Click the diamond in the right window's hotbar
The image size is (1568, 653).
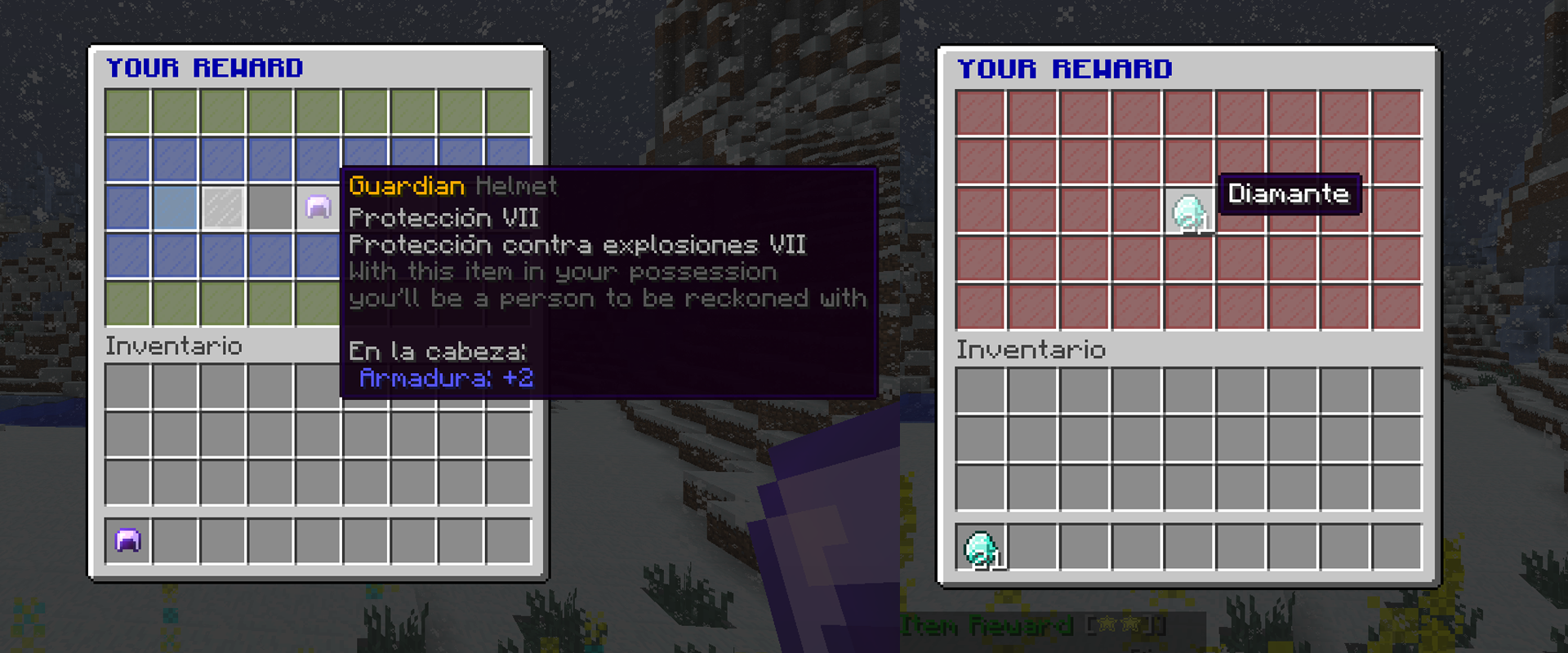coord(979,546)
